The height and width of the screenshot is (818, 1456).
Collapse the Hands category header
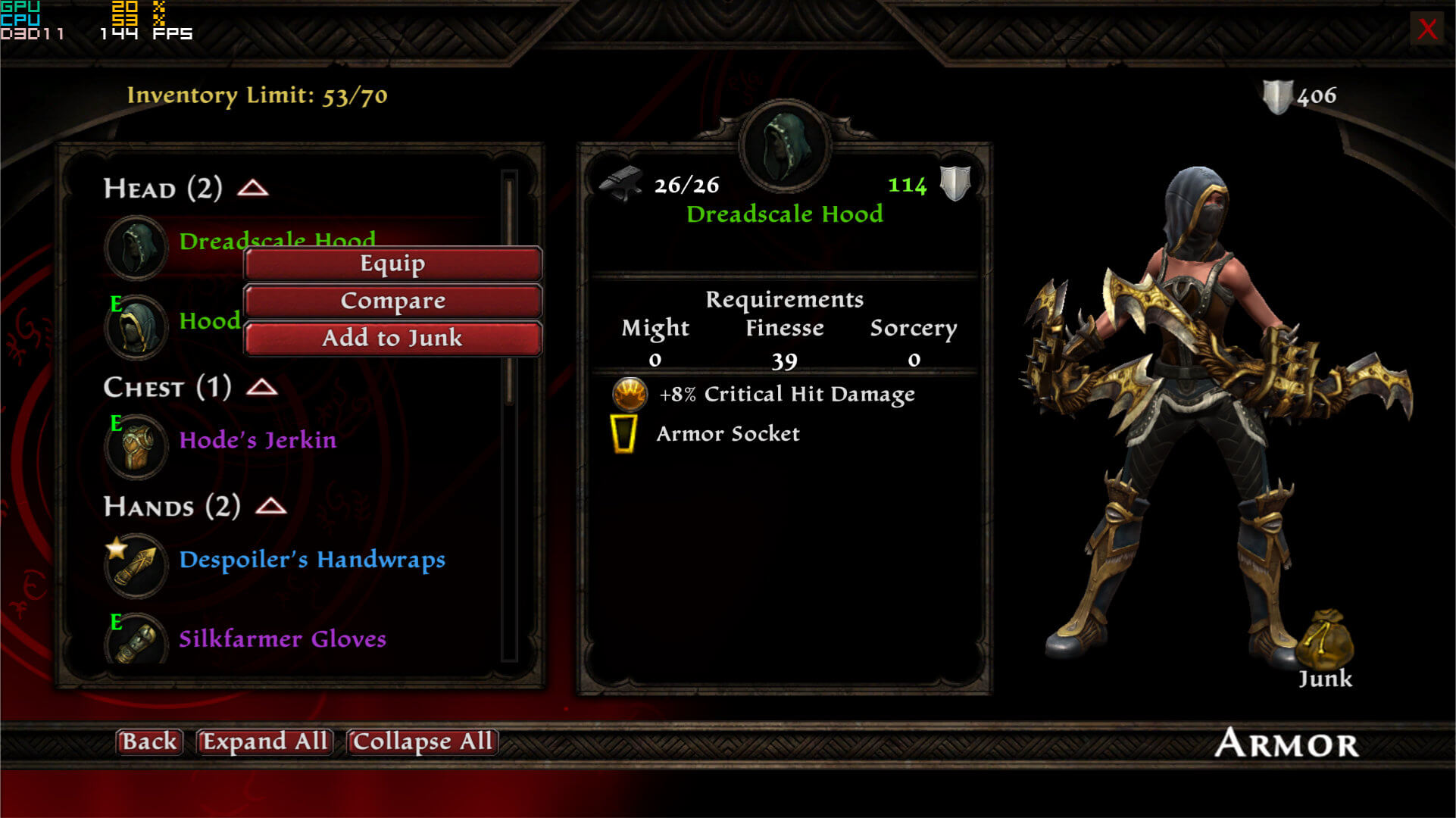click(271, 506)
